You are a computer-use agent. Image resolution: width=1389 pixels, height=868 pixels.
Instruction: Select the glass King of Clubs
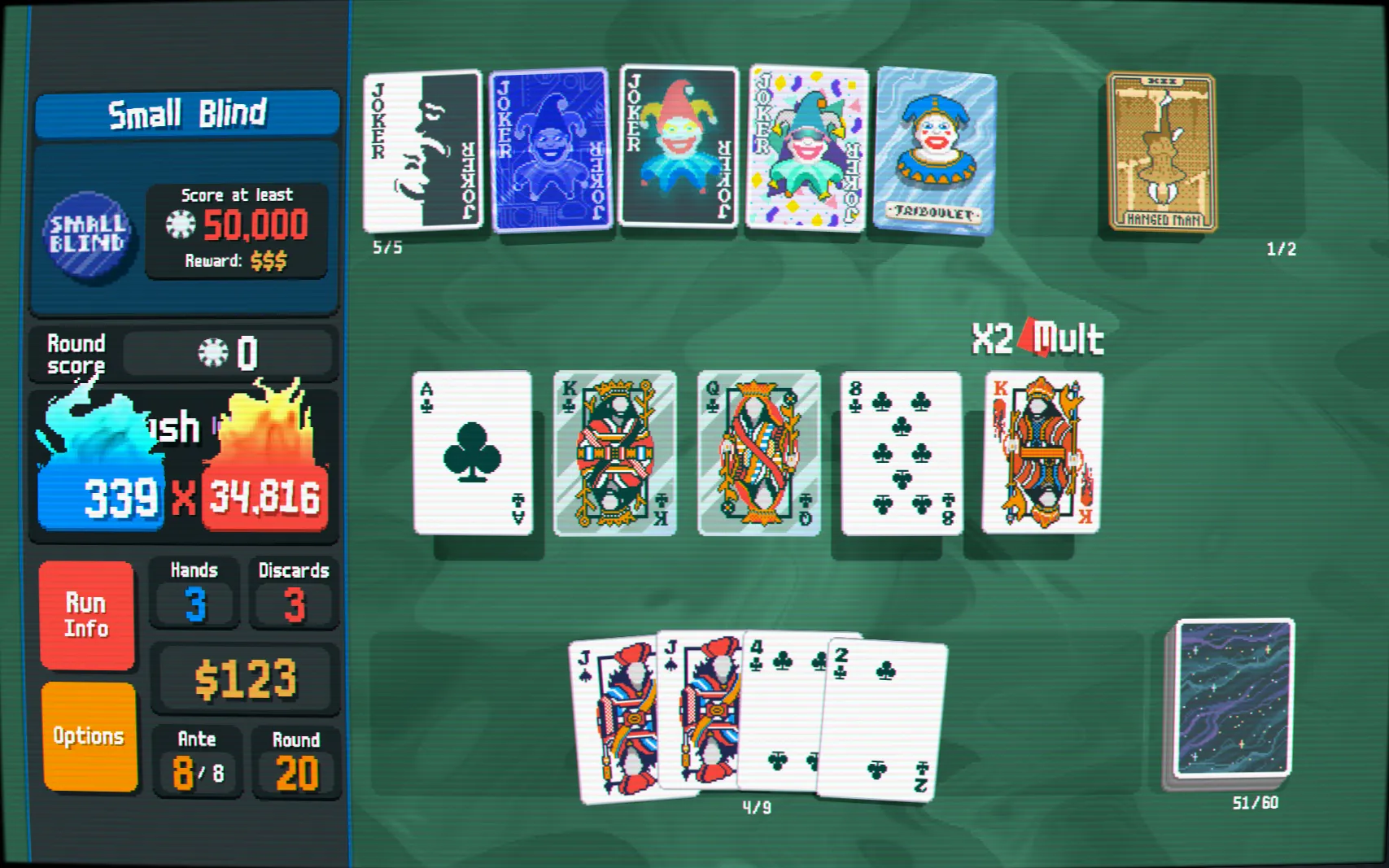[x=614, y=452]
